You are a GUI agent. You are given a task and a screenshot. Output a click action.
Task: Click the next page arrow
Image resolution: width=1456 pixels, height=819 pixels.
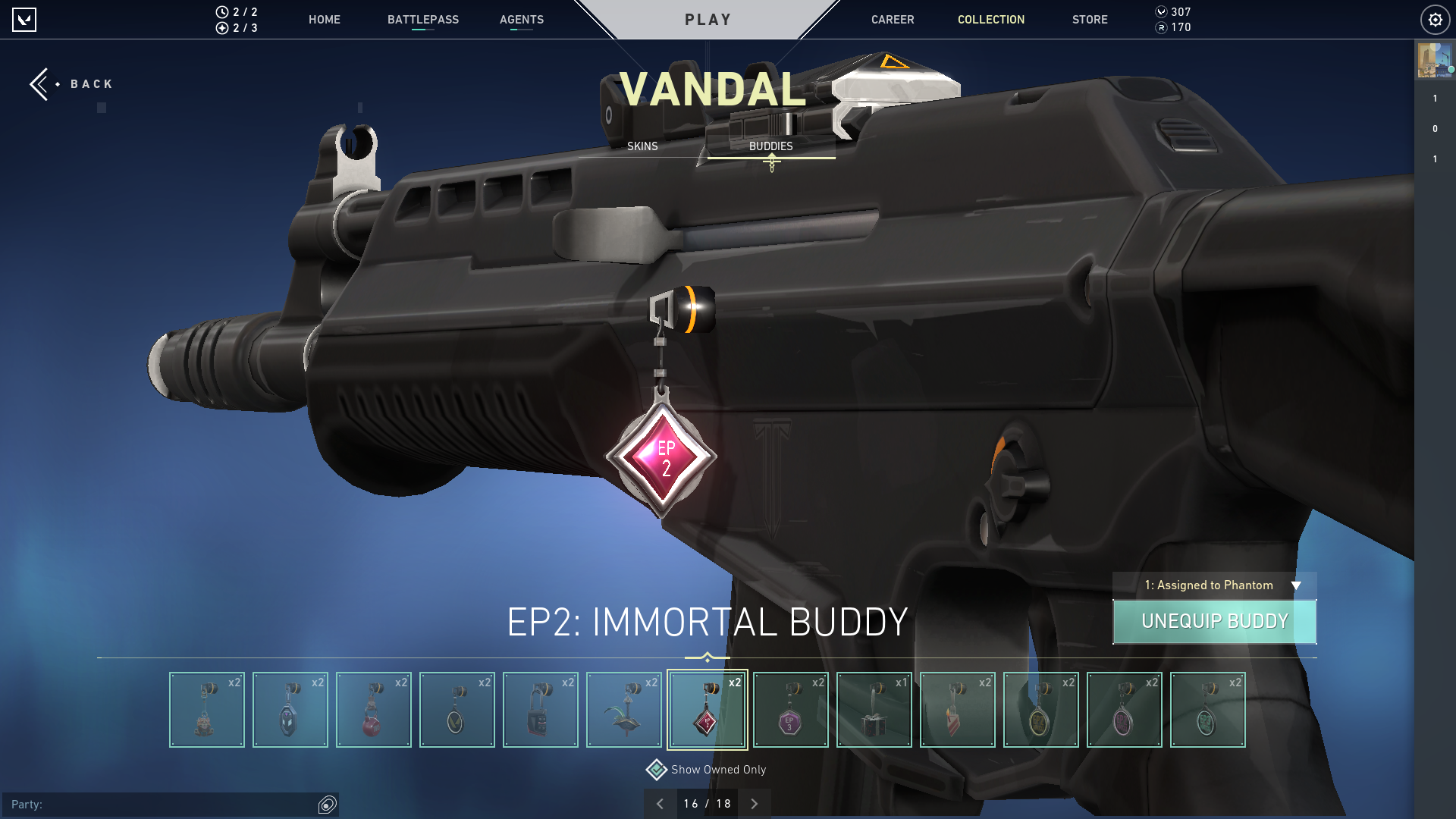point(754,802)
